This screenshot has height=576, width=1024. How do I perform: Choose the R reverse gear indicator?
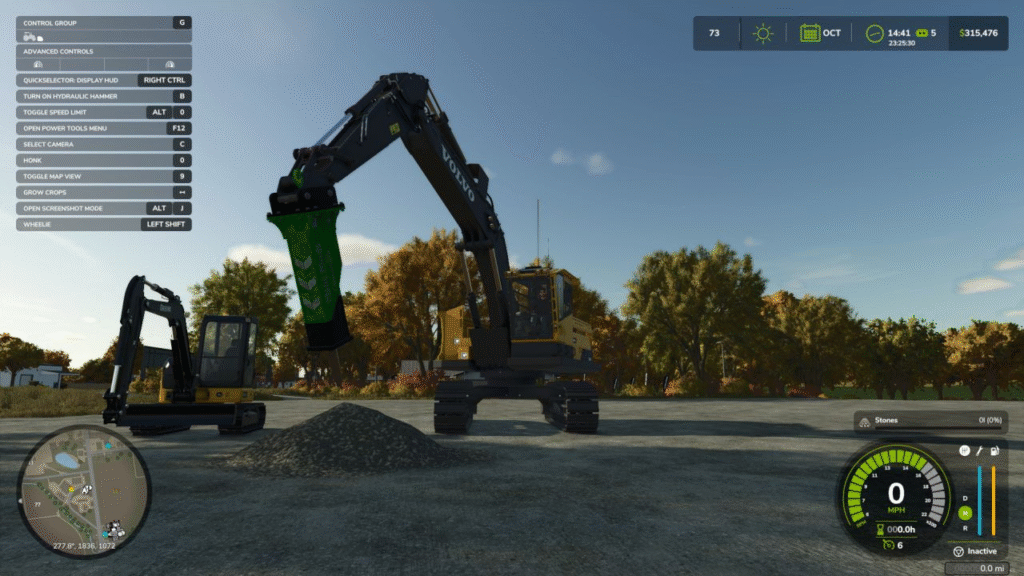(x=965, y=528)
